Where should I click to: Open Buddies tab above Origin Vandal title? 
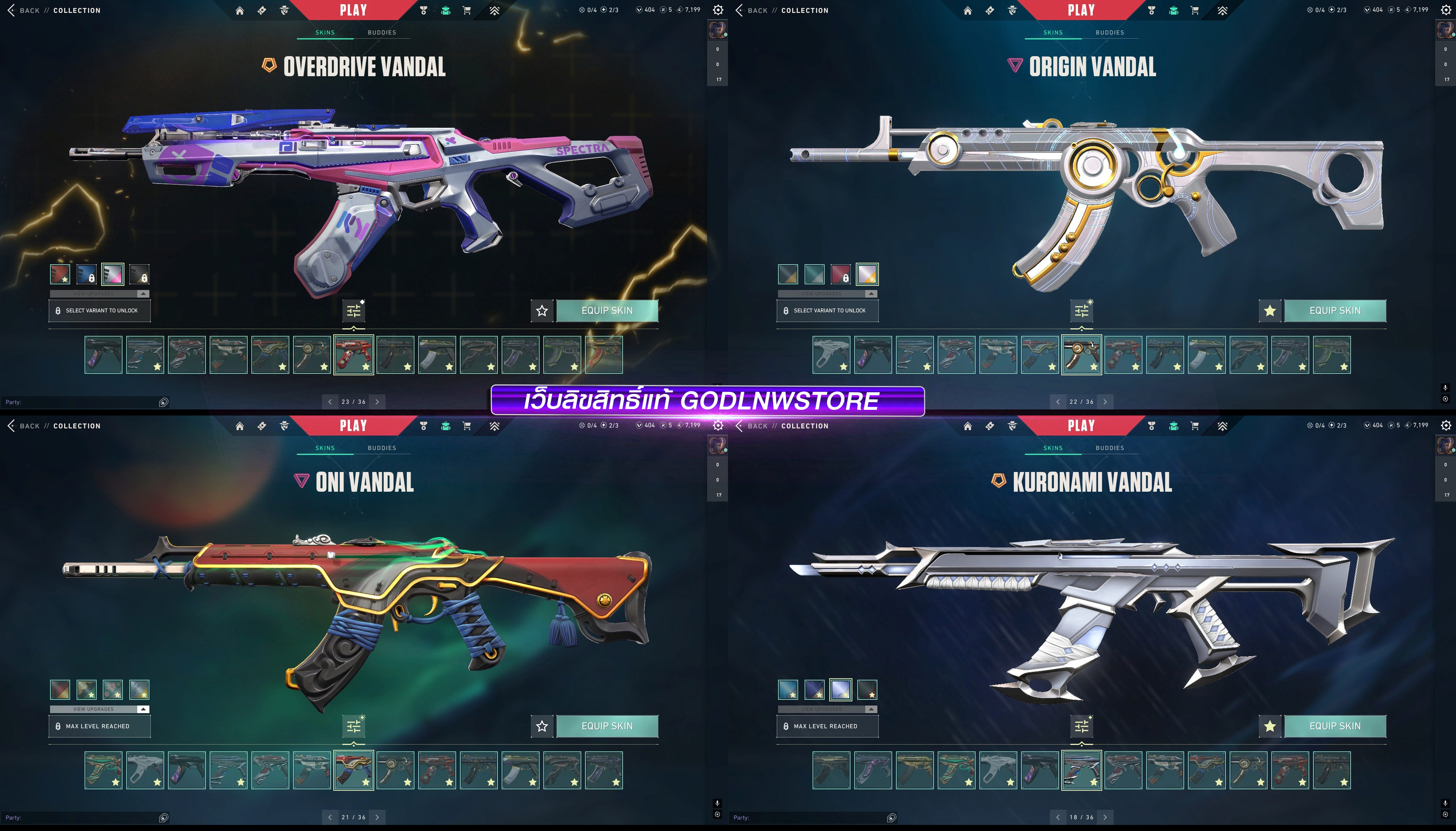(1109, 33)
